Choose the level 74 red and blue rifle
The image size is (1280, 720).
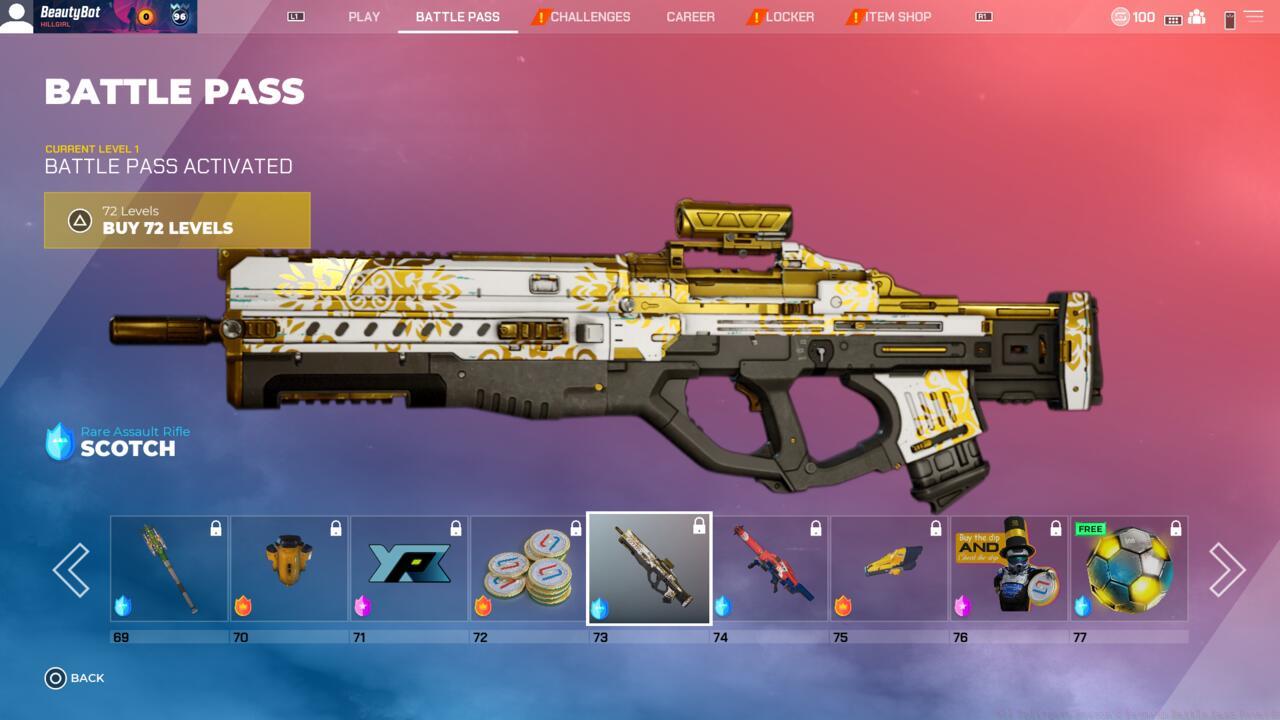(769, 569)
